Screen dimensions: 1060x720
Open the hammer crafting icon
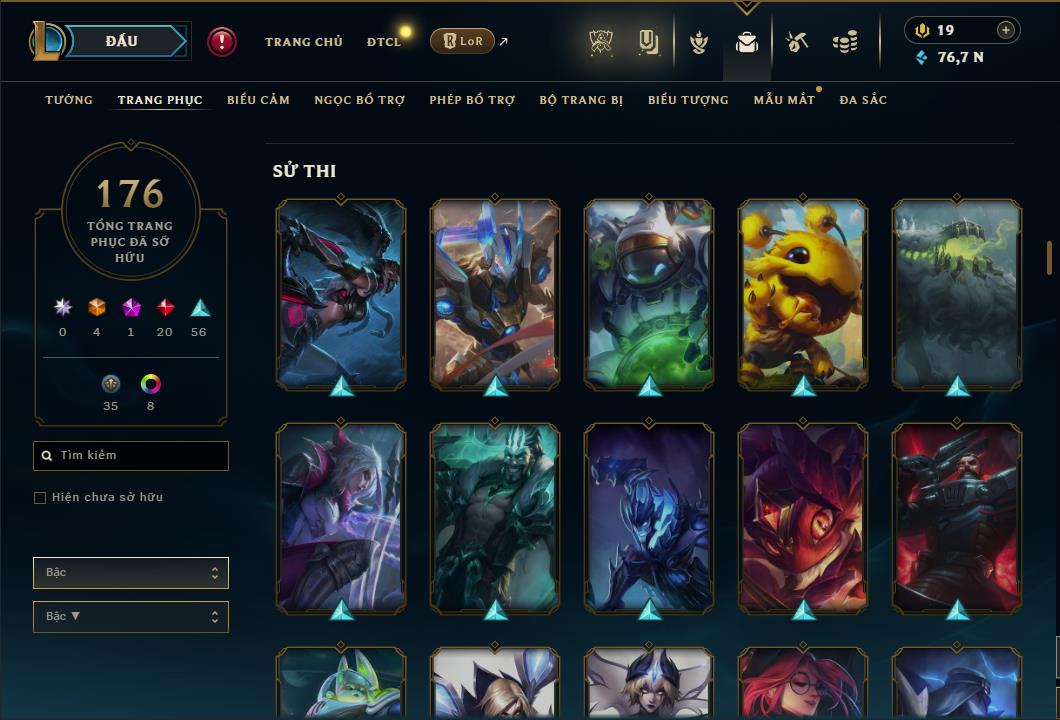(796, 42)
